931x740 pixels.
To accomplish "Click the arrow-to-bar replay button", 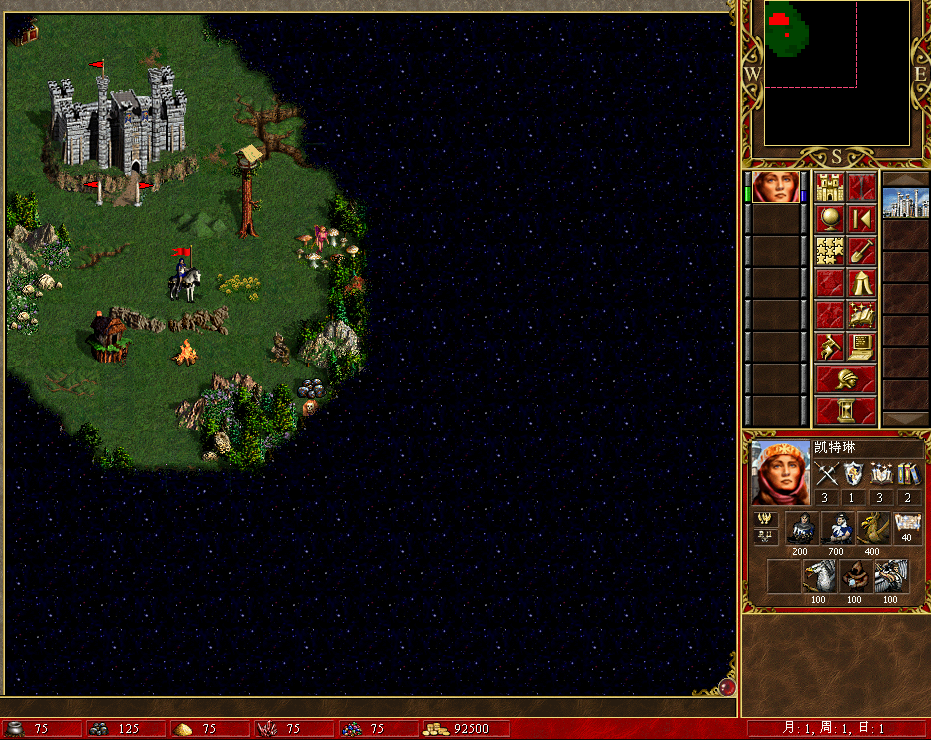I will pos(862,219).
